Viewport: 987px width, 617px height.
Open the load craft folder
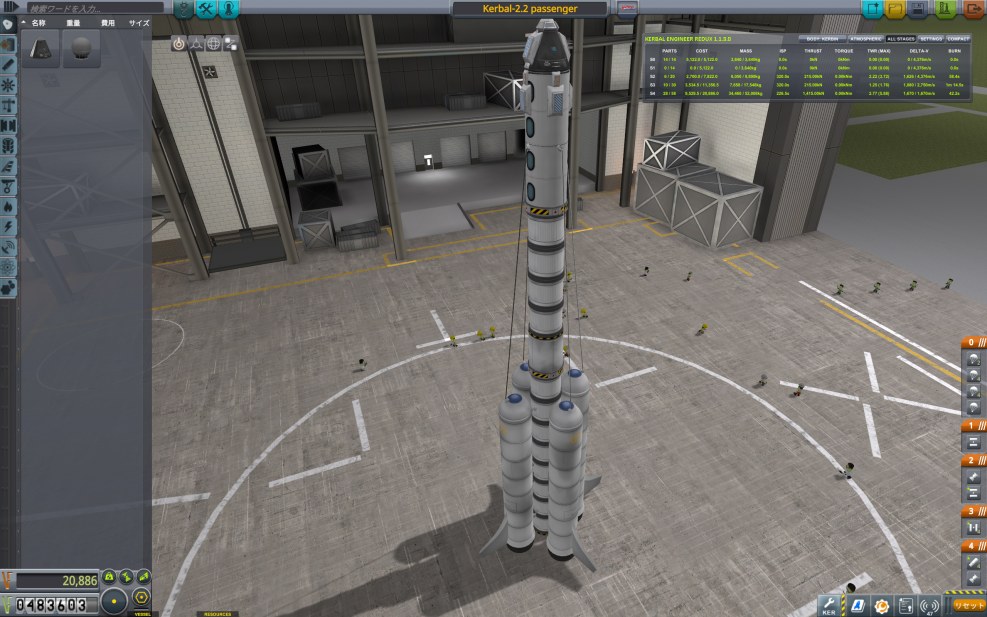(897, 9)
